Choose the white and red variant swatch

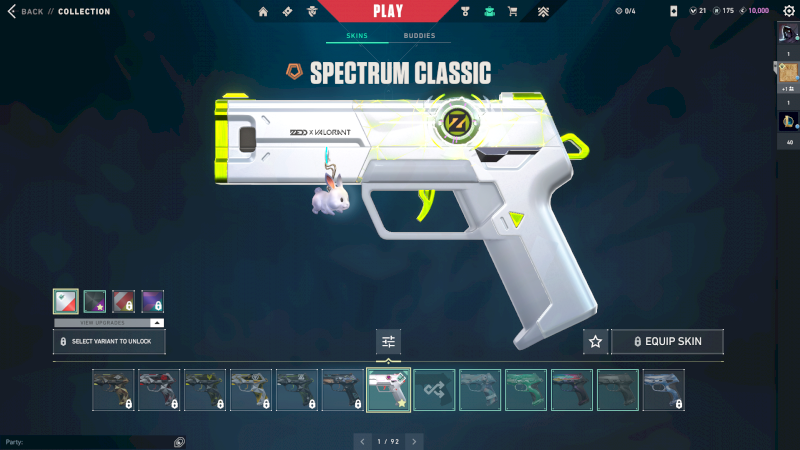[66, 301]
